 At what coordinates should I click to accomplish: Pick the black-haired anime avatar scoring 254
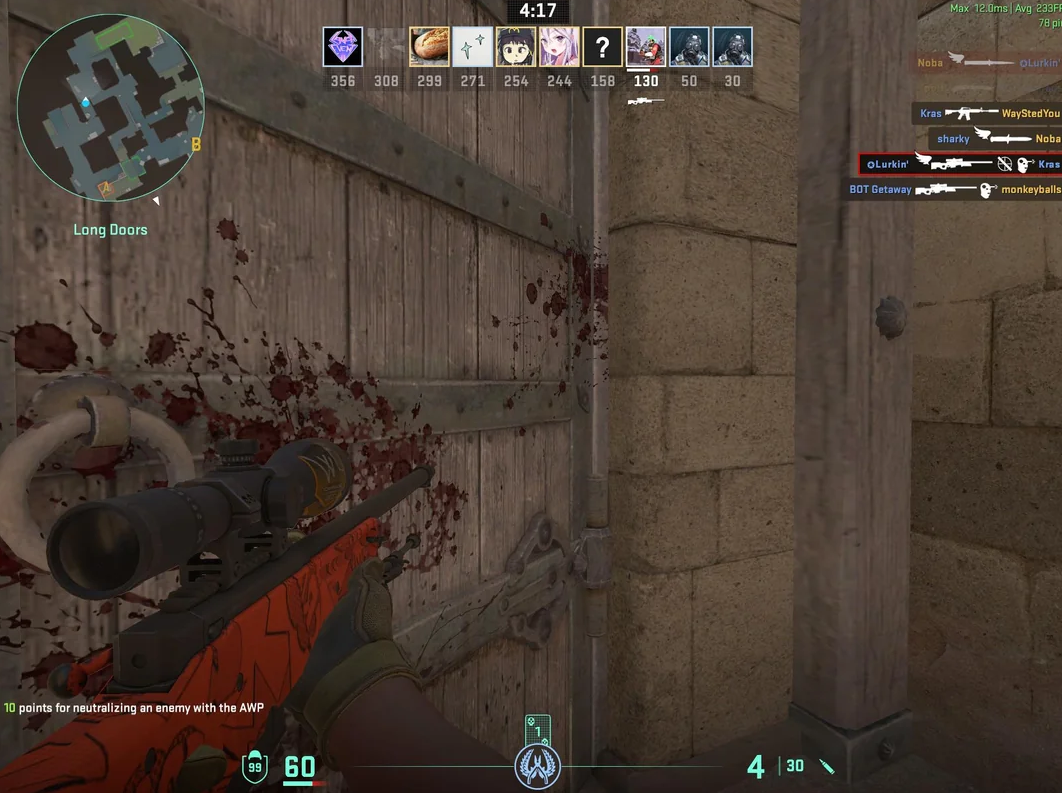click(x=515, y=47)
